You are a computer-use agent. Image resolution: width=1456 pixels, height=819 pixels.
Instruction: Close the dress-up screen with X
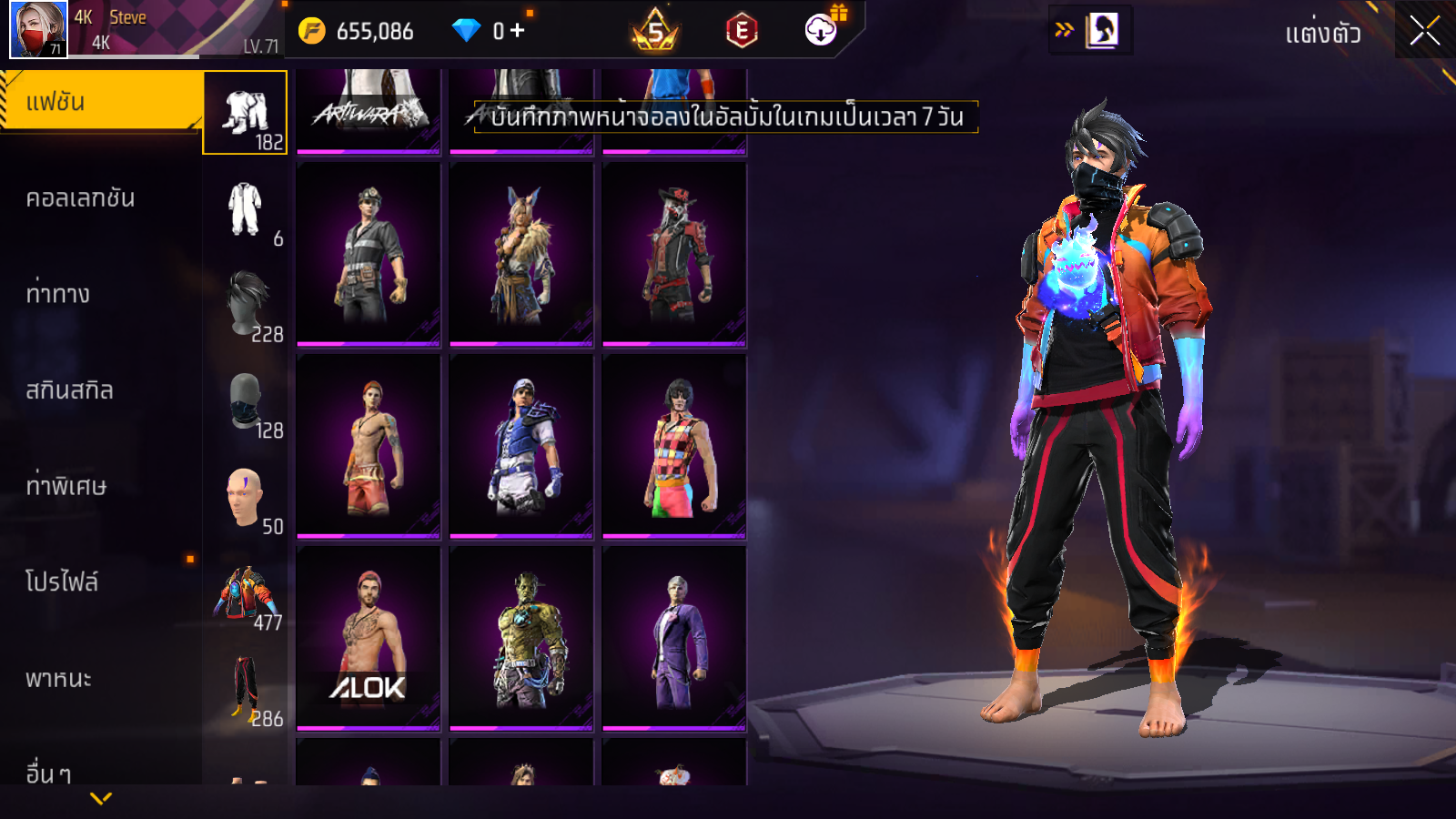pos(1424,31)
